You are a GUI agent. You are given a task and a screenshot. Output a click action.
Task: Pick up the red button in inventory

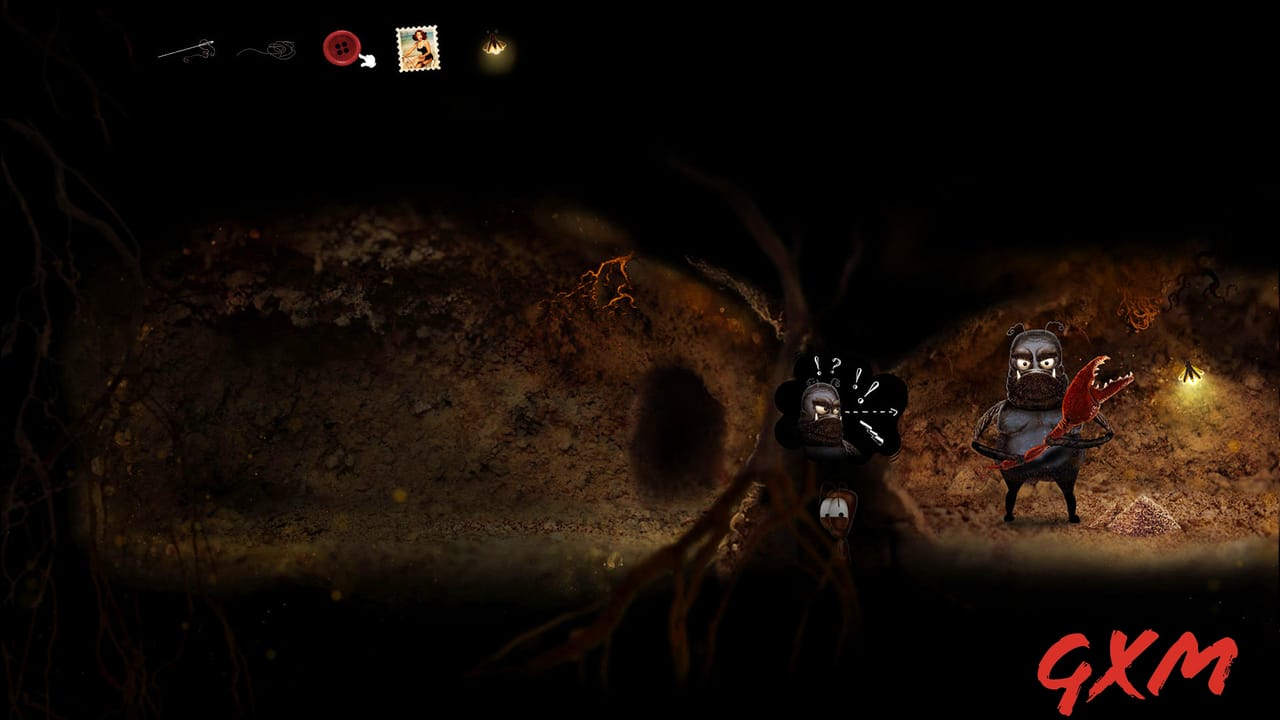(x=340, y=45)
